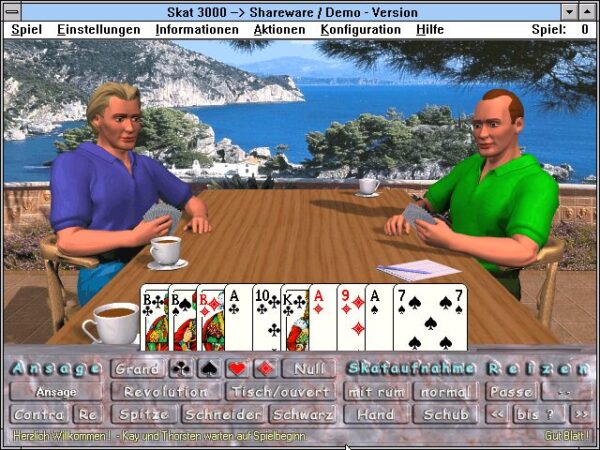The image size is (600, 450).
Task: Click the Contra button
Action: point(39,414)
